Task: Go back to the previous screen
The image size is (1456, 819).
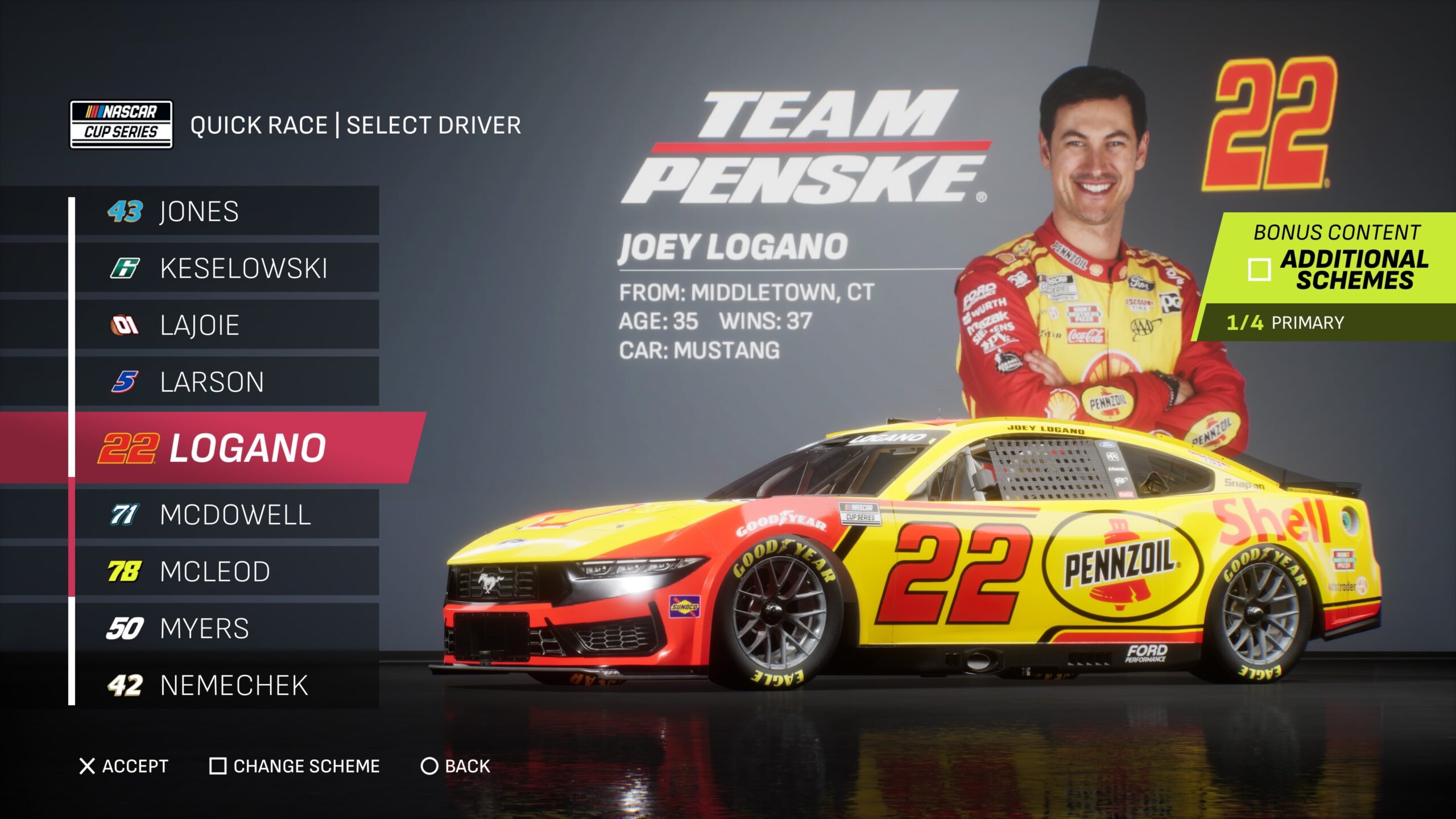Action: 456,766
